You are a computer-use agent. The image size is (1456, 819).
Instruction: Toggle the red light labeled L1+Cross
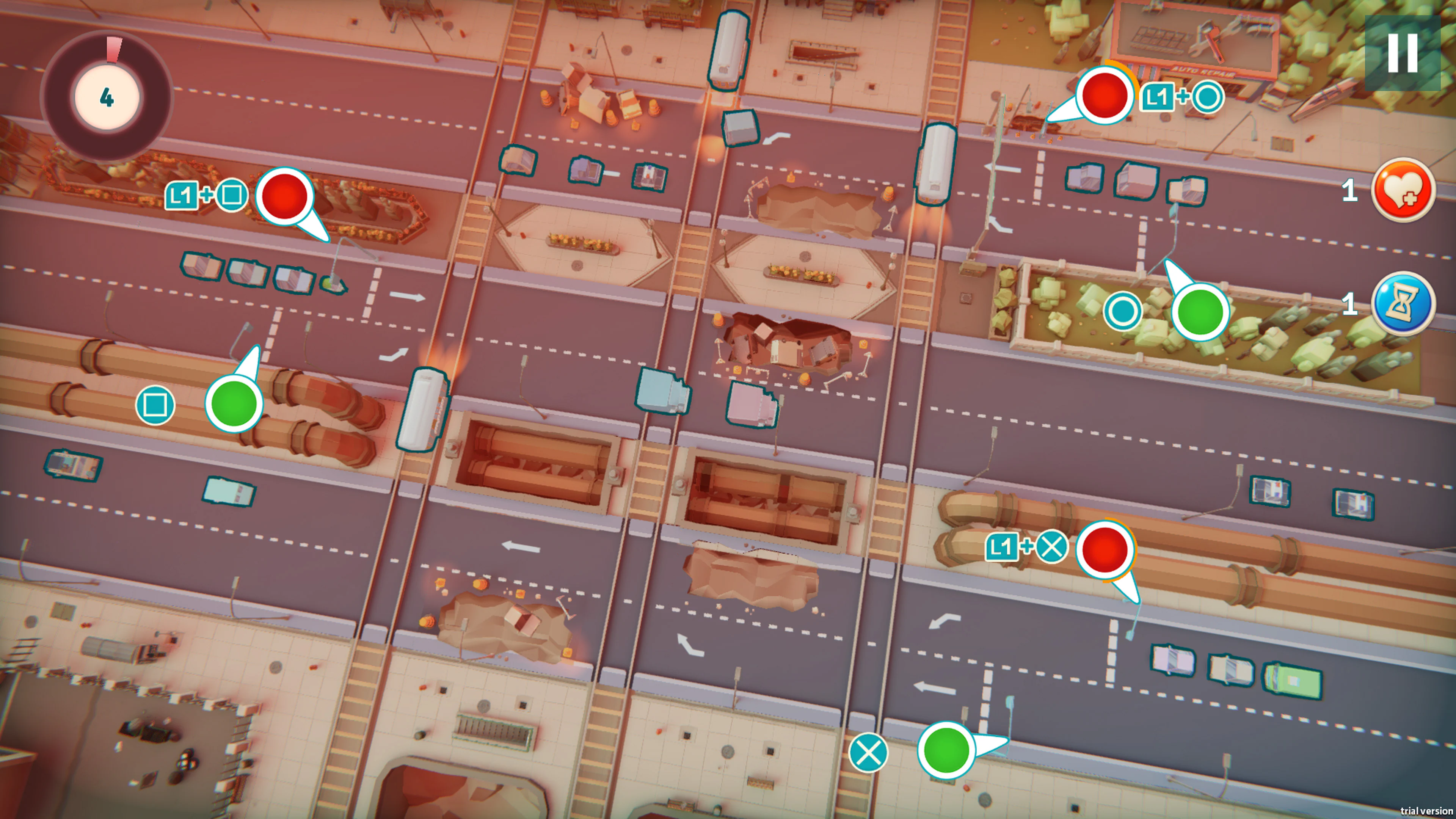tap(1104, 549)
